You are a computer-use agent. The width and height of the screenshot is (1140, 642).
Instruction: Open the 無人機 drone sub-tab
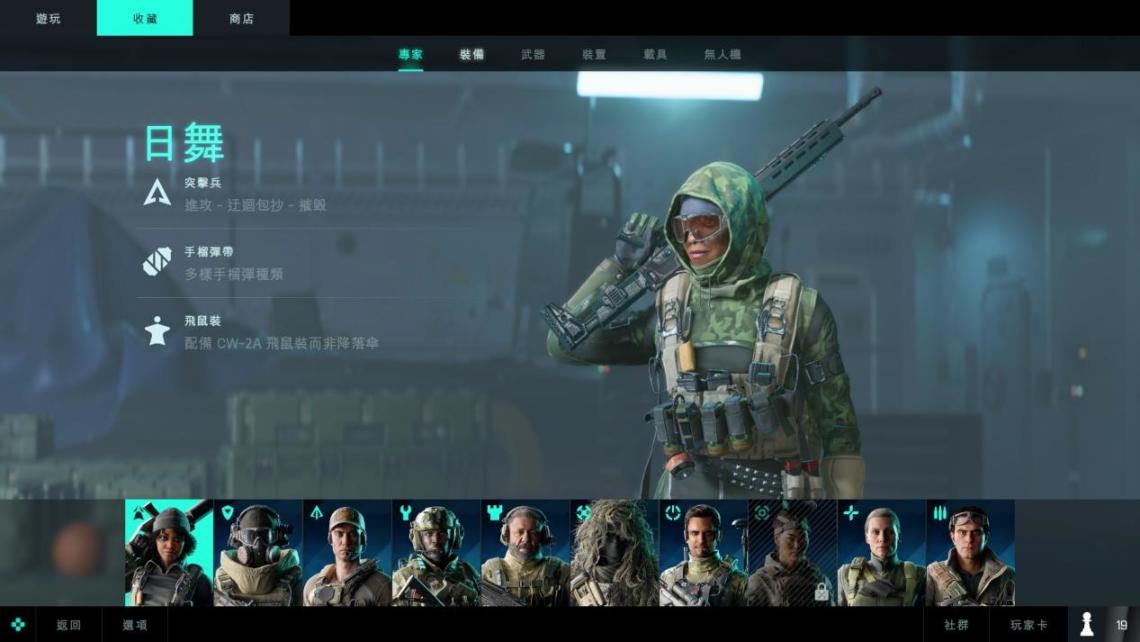click(x=722, y=54)
